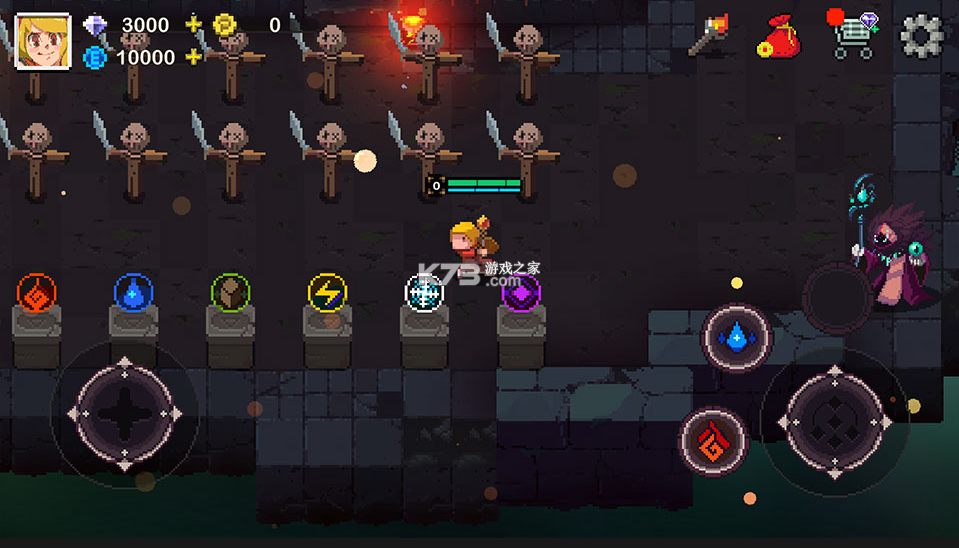Open the blonde hero portrait
Screen dimensions: 959x548
43,42
